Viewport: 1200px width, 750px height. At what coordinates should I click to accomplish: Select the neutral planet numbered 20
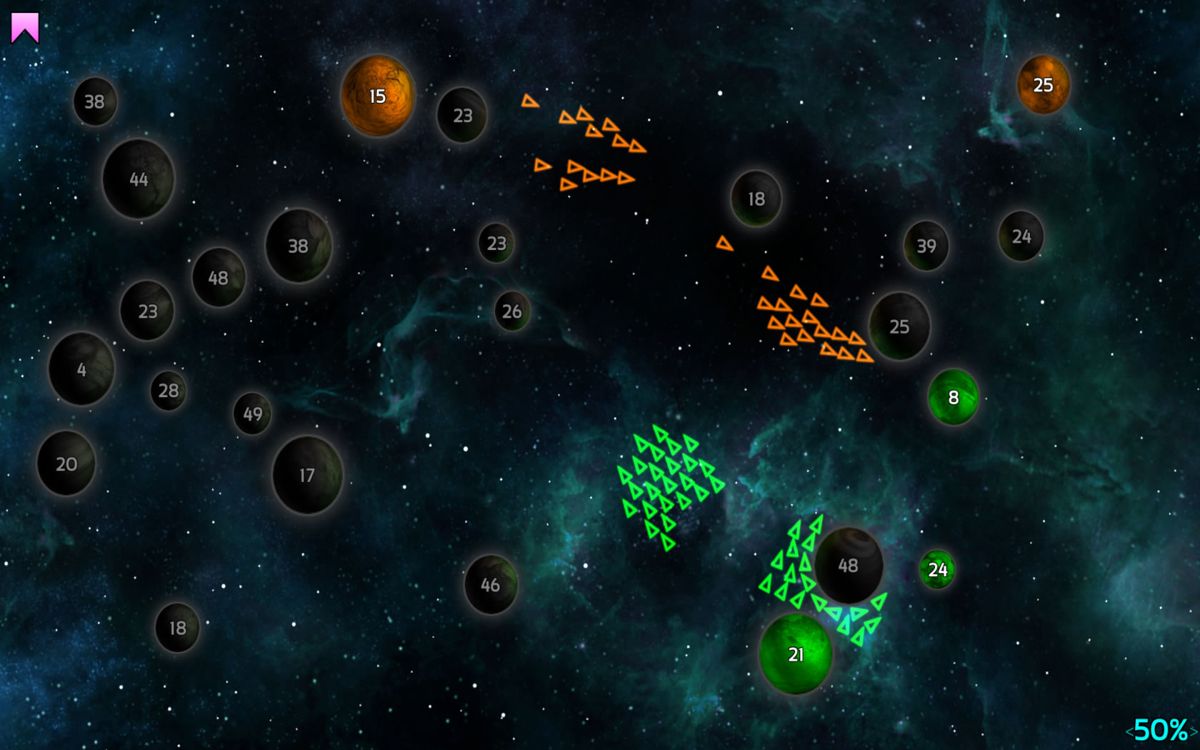click(66, 463)
